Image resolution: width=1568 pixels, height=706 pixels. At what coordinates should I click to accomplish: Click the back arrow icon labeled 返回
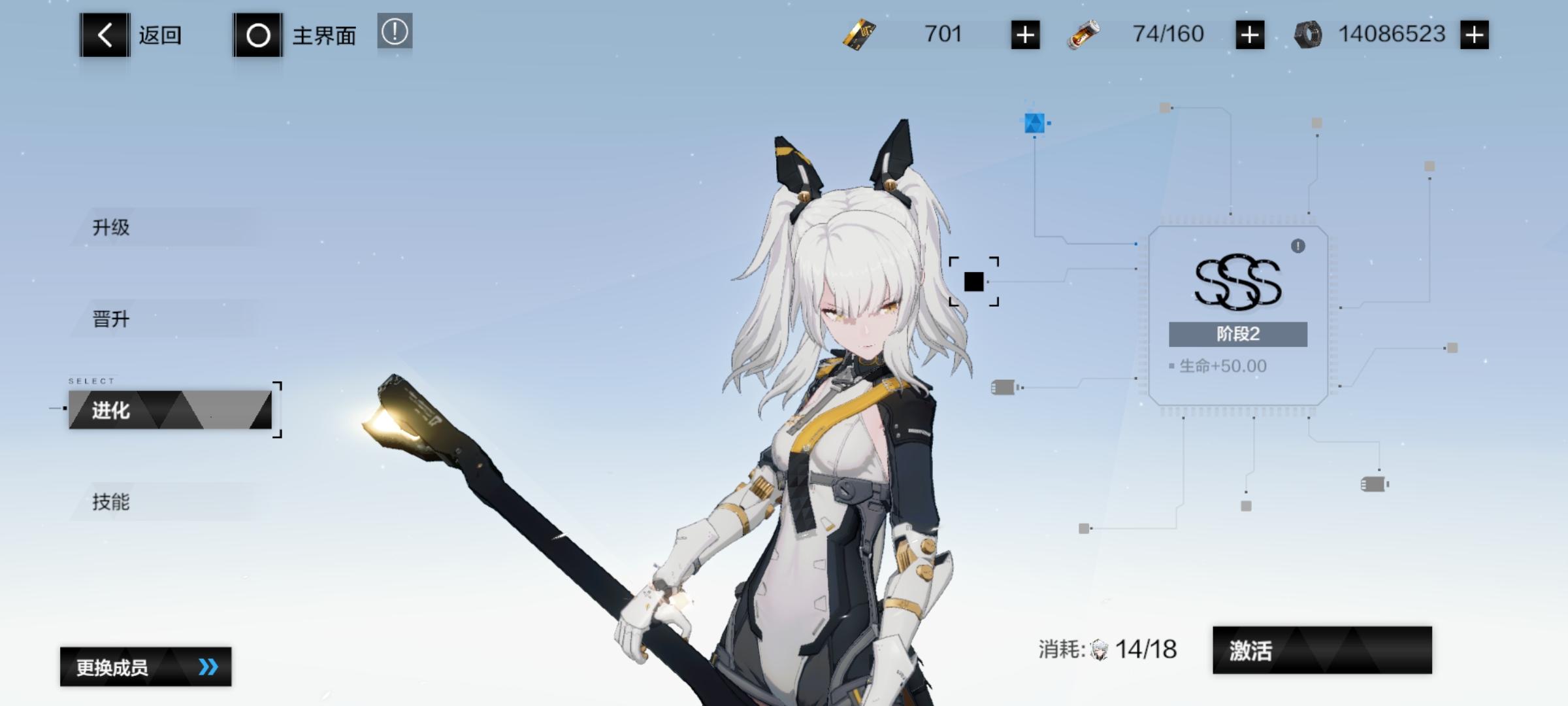point(103,35)
